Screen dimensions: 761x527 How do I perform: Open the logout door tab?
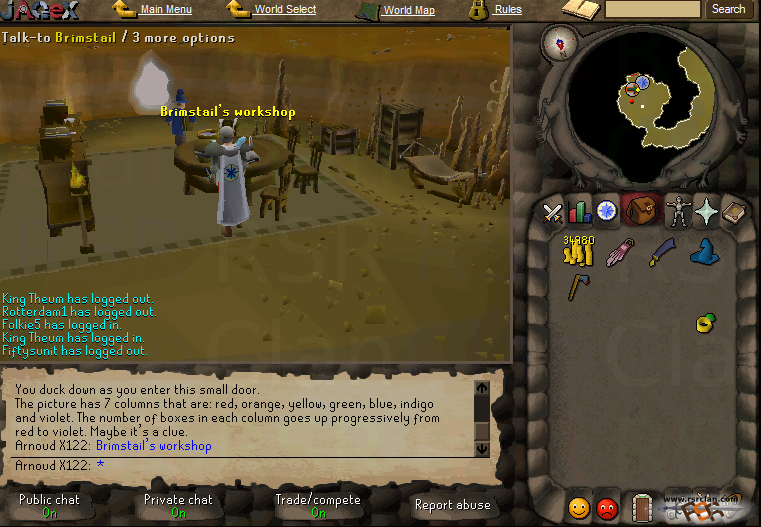642,508
